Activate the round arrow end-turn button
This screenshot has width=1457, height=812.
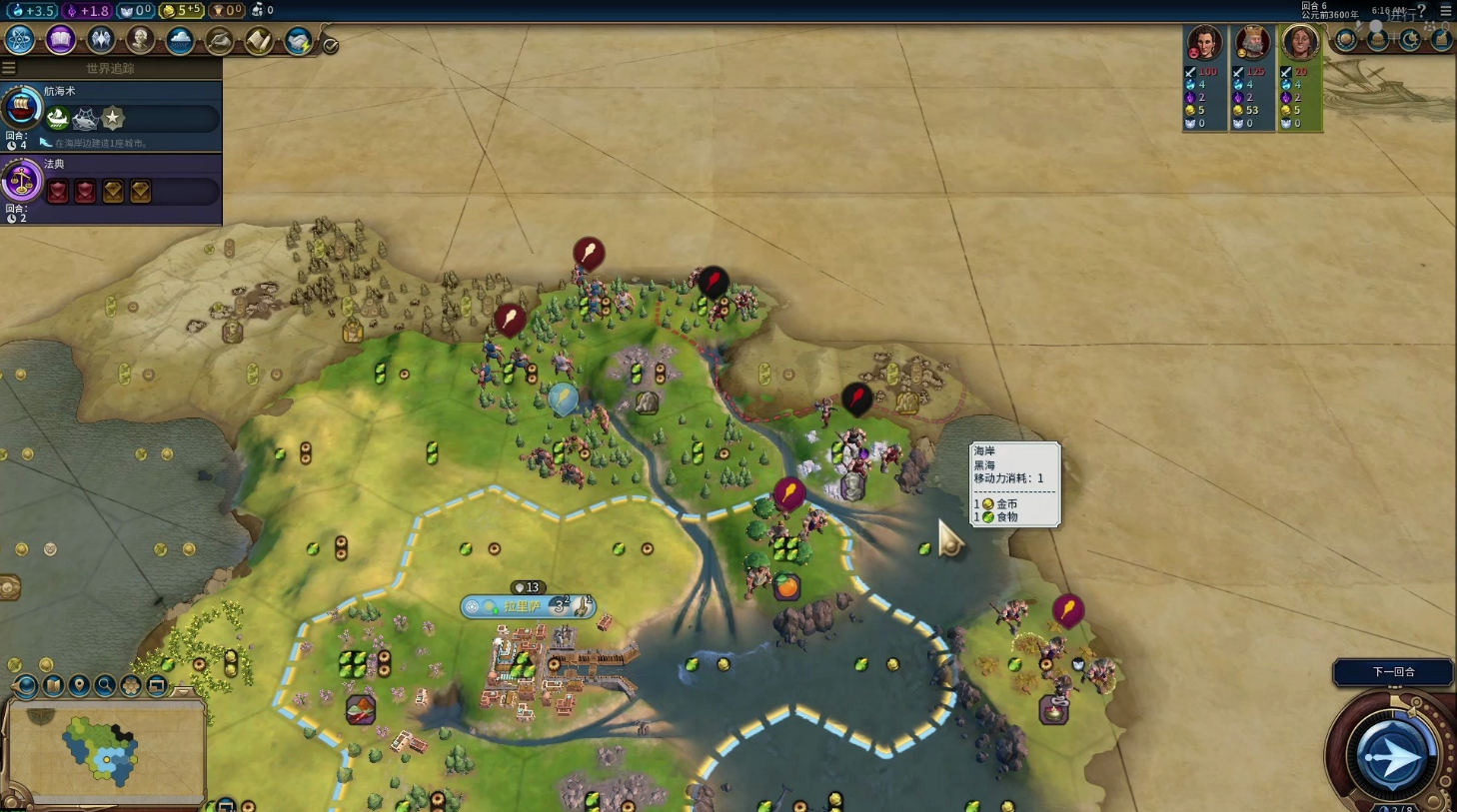pyautogui.click(x=1389, y=756)
